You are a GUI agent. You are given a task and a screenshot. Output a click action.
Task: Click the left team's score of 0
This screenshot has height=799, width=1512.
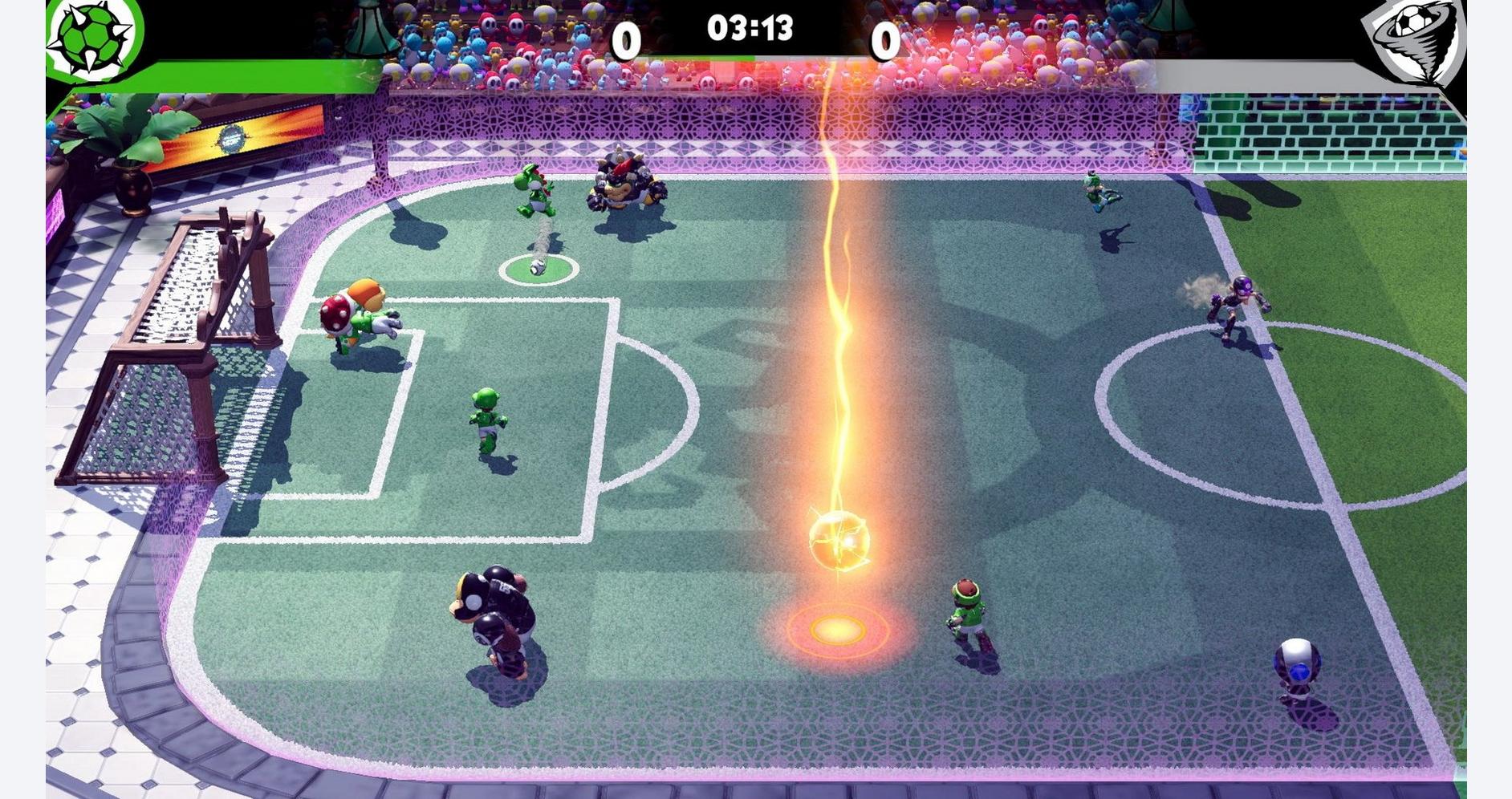point(625,36)
